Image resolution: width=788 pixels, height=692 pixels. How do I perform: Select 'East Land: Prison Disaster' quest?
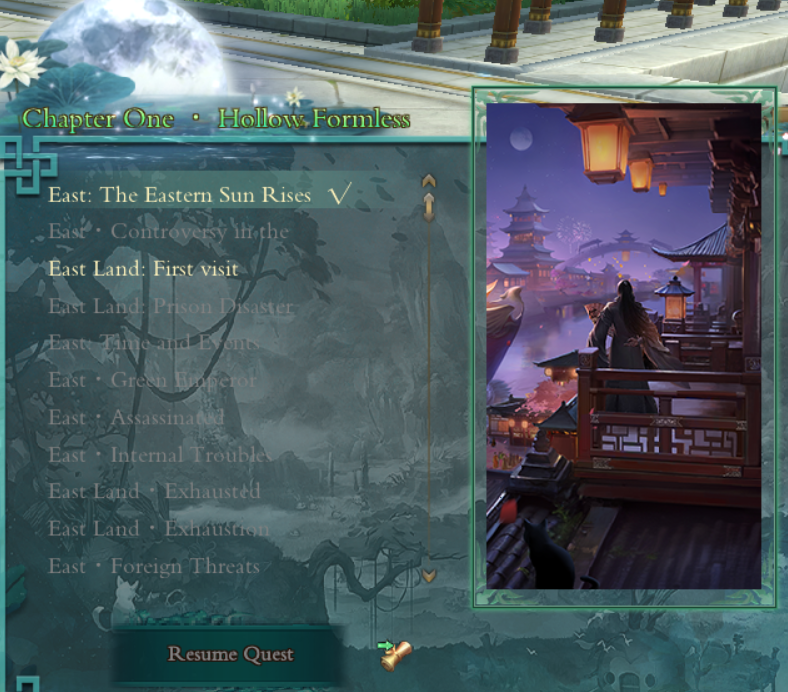170,306
